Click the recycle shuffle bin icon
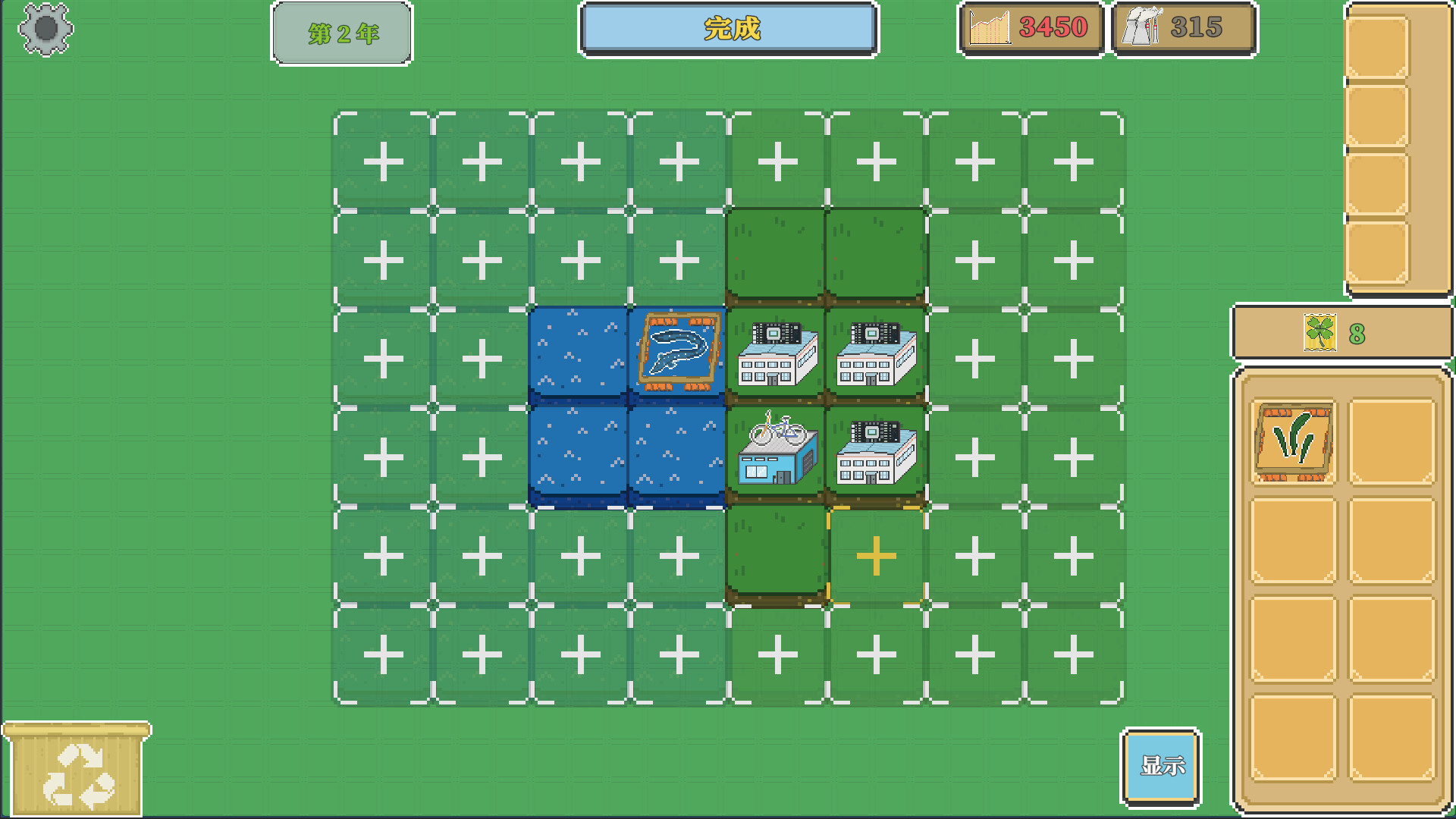Screen dimensions: 1456x819 [x=76, y=775]
